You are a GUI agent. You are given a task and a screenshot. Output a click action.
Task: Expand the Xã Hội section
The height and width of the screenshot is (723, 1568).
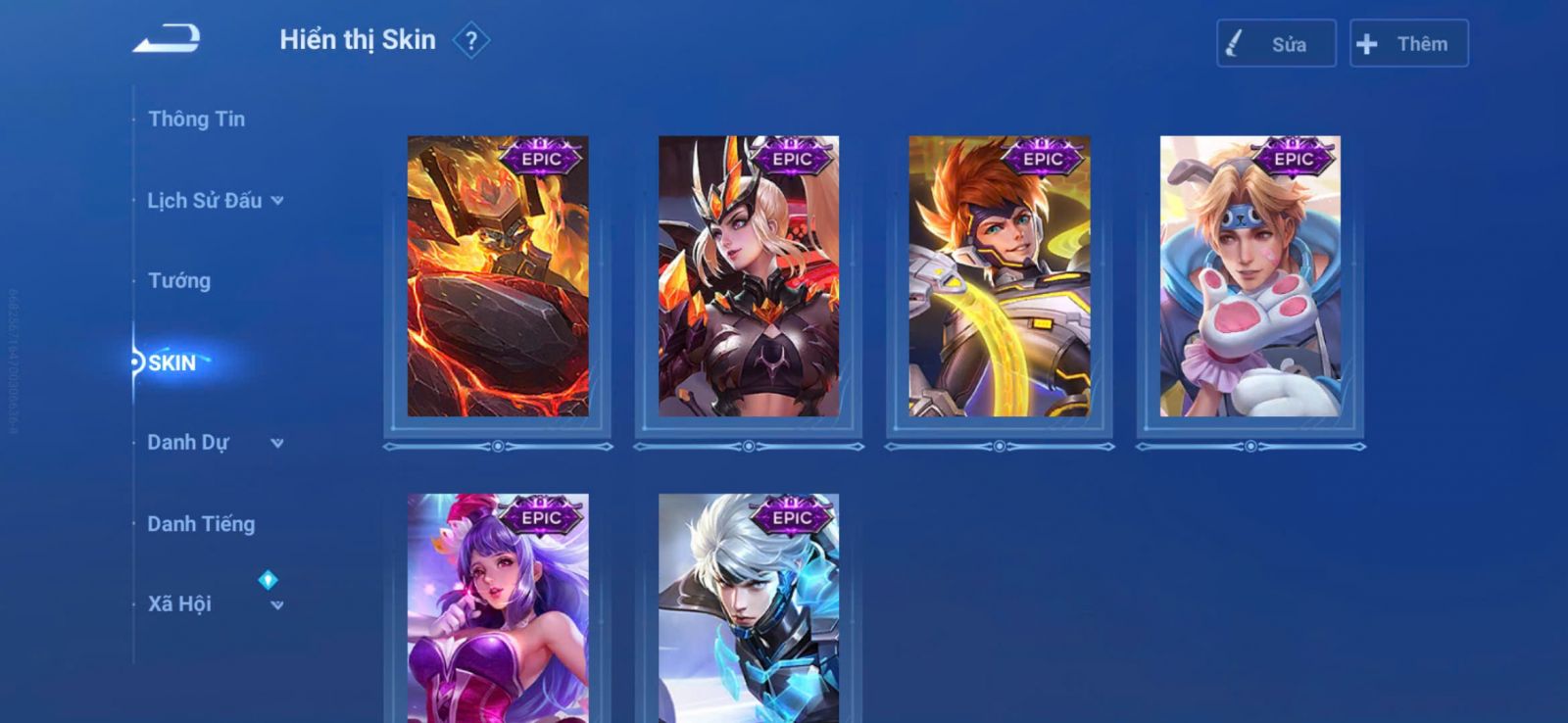pos(215,604)
